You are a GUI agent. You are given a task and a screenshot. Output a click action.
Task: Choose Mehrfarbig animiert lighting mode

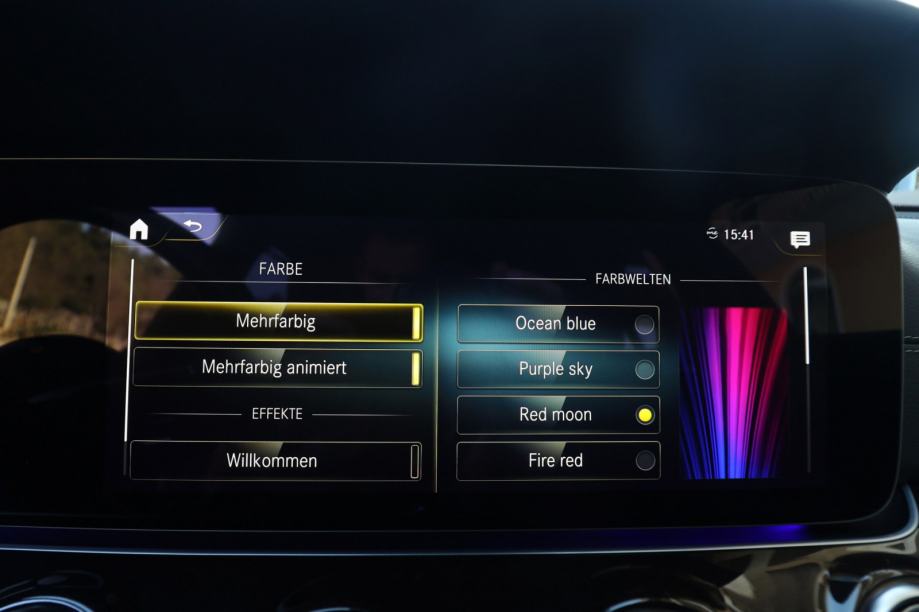click(x=277, y=368)
